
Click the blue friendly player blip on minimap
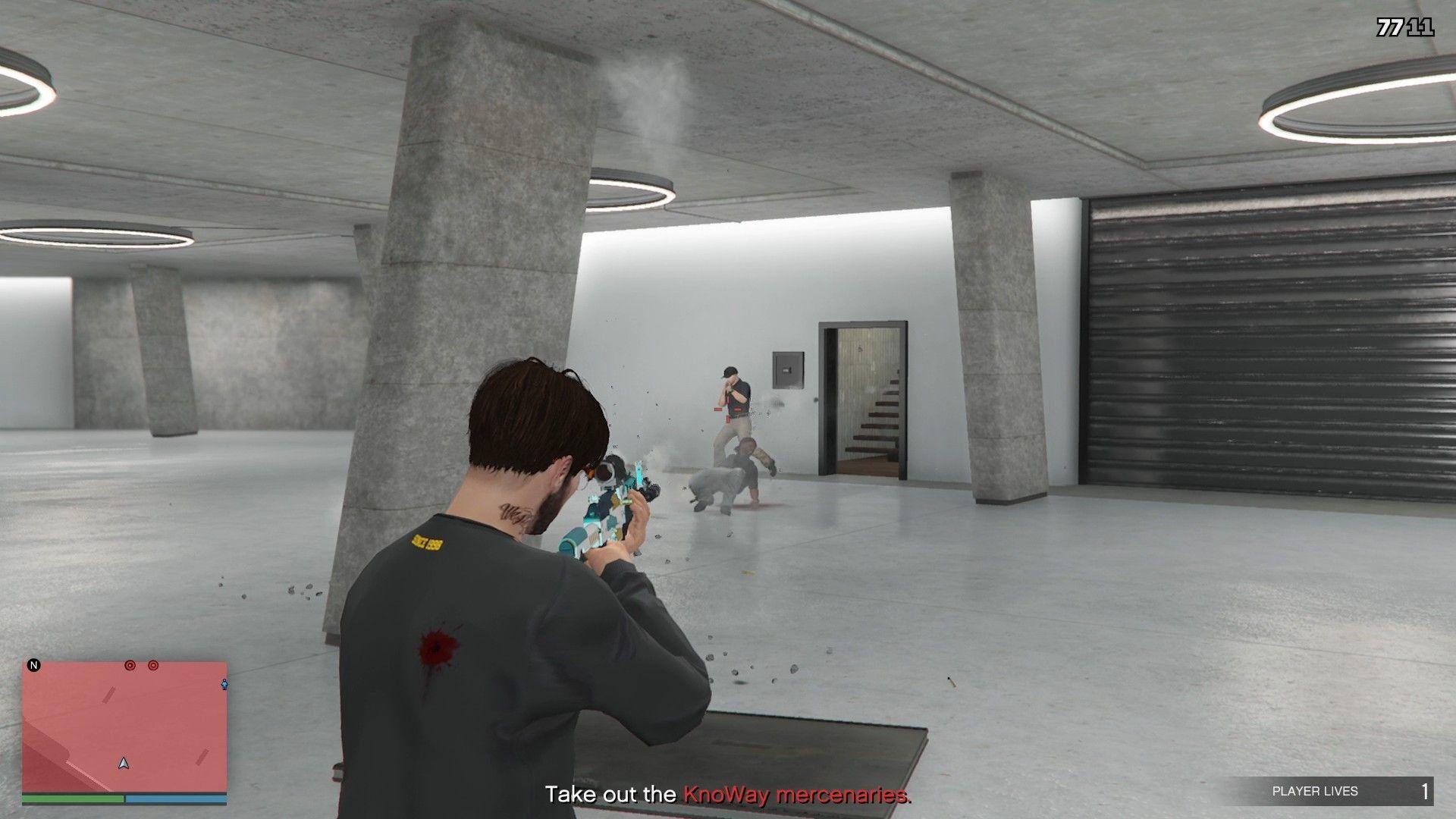pos(224,685)
